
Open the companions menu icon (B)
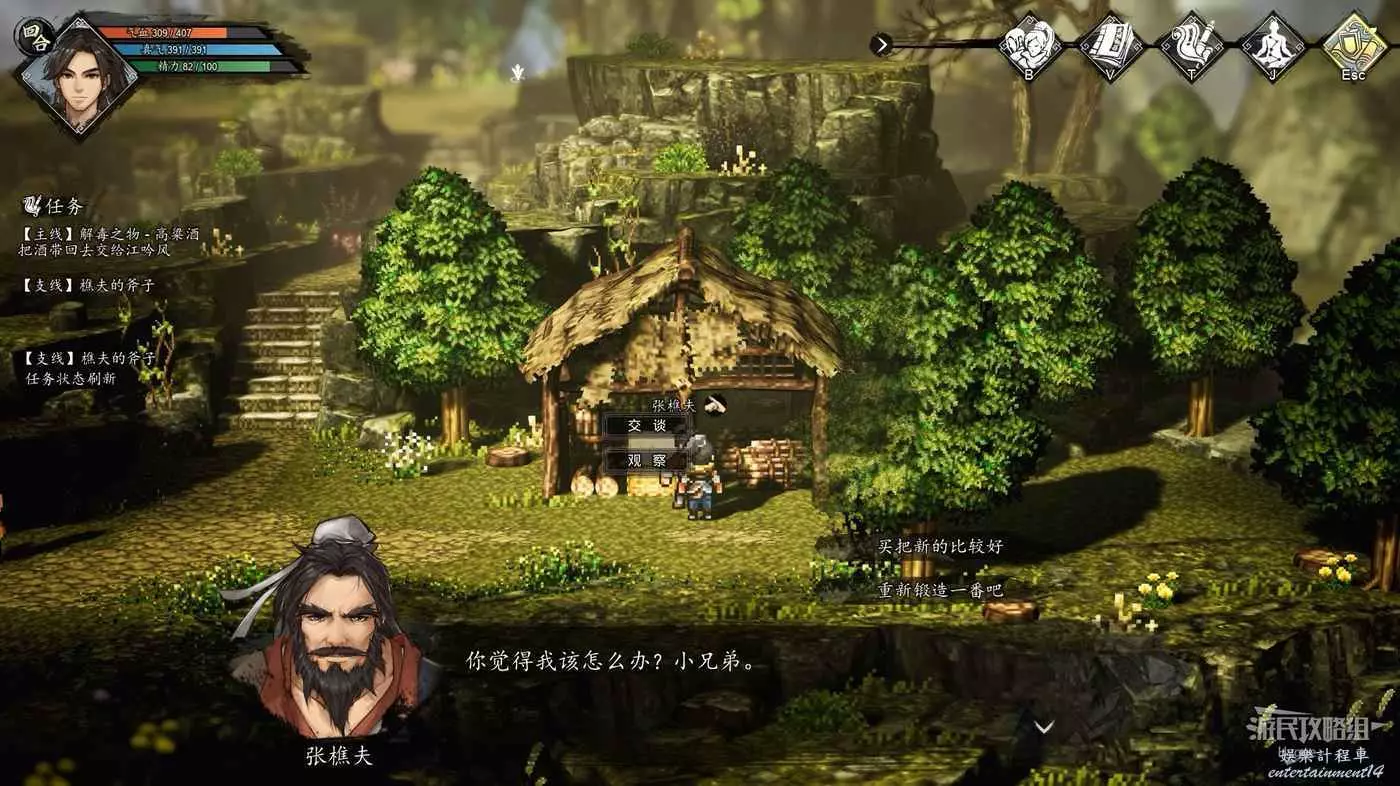[1031, 45]
